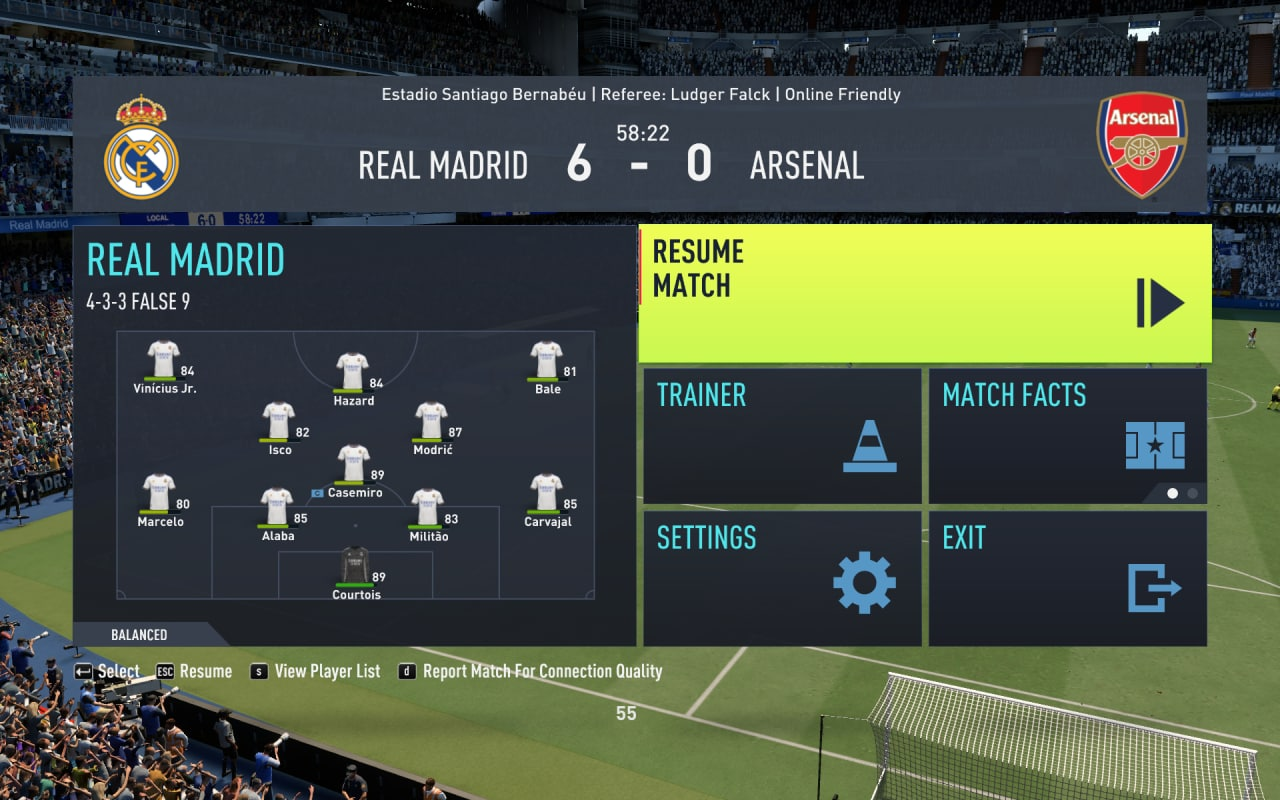Open the Settings tile
Image resolution: width=1280 pixels, height=800 pixels.
782,578
